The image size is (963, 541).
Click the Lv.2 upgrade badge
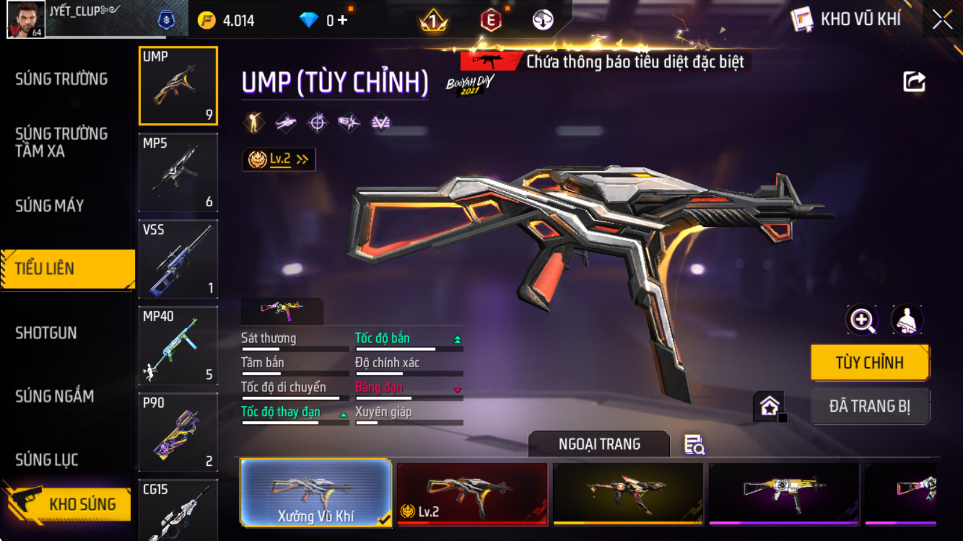pyautogui.click(x=279, y=159)
